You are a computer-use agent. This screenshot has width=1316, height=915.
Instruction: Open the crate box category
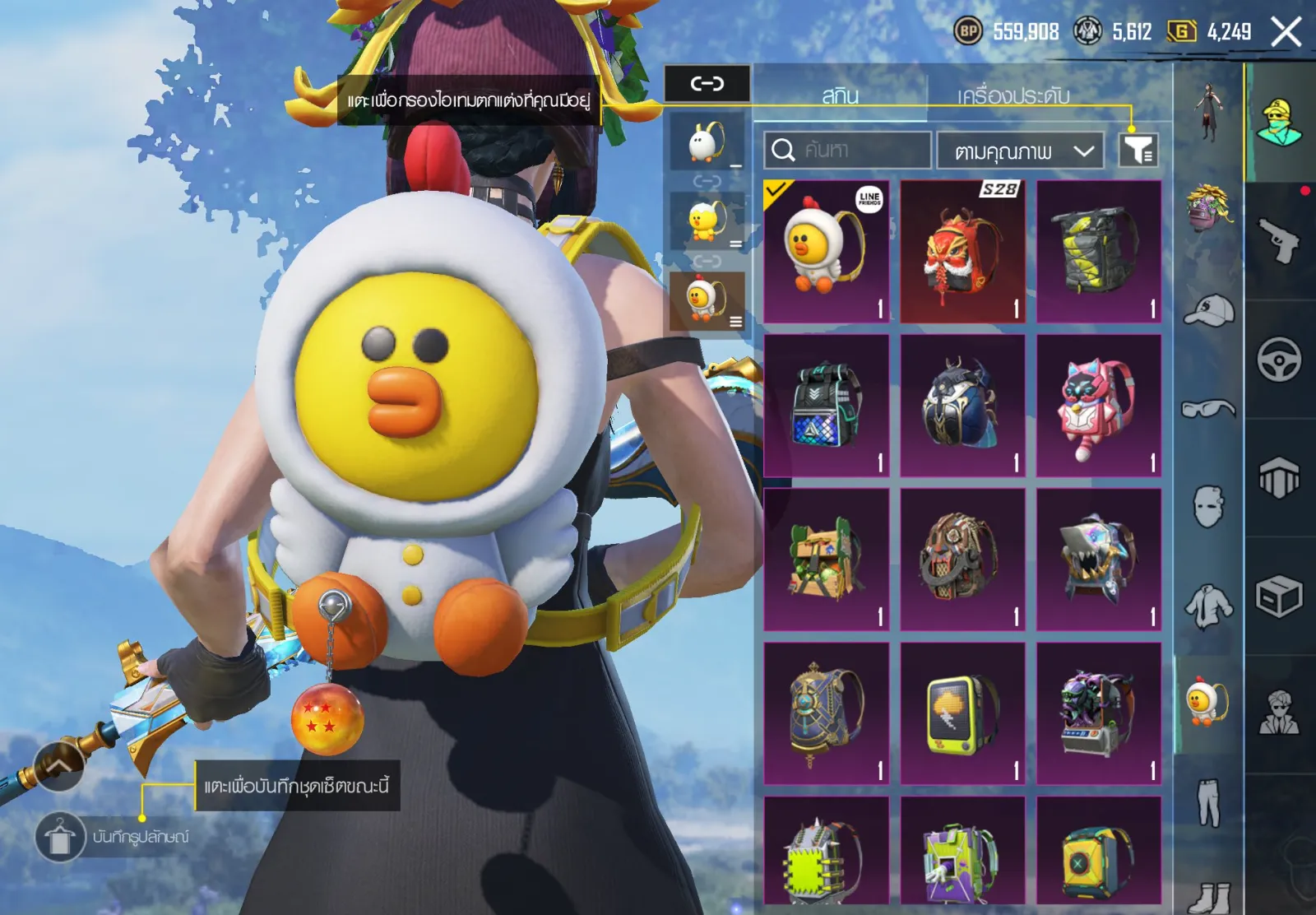coord(1279,596)
